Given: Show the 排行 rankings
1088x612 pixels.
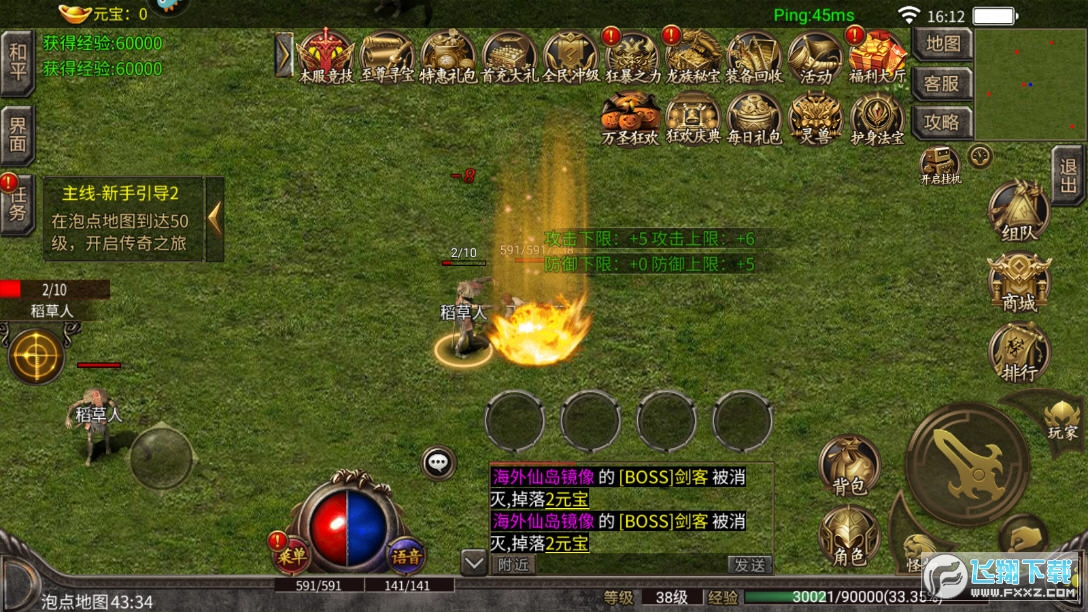Looking at the screenshot, I should [1018, 355].
